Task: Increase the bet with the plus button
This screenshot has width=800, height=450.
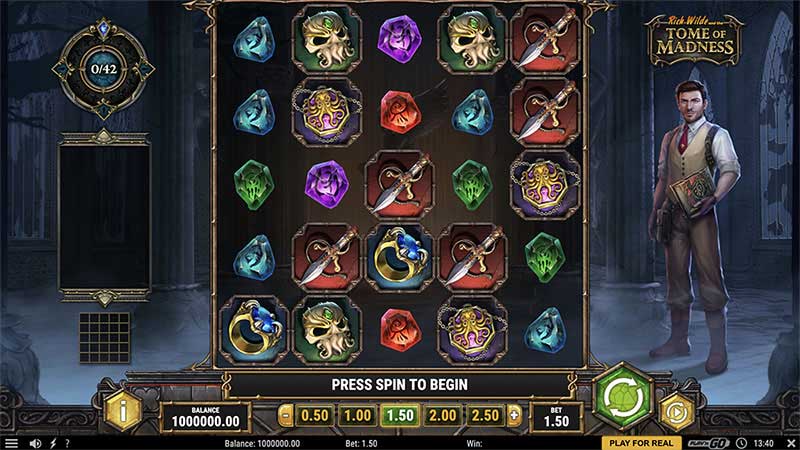Action: [514, 415]
